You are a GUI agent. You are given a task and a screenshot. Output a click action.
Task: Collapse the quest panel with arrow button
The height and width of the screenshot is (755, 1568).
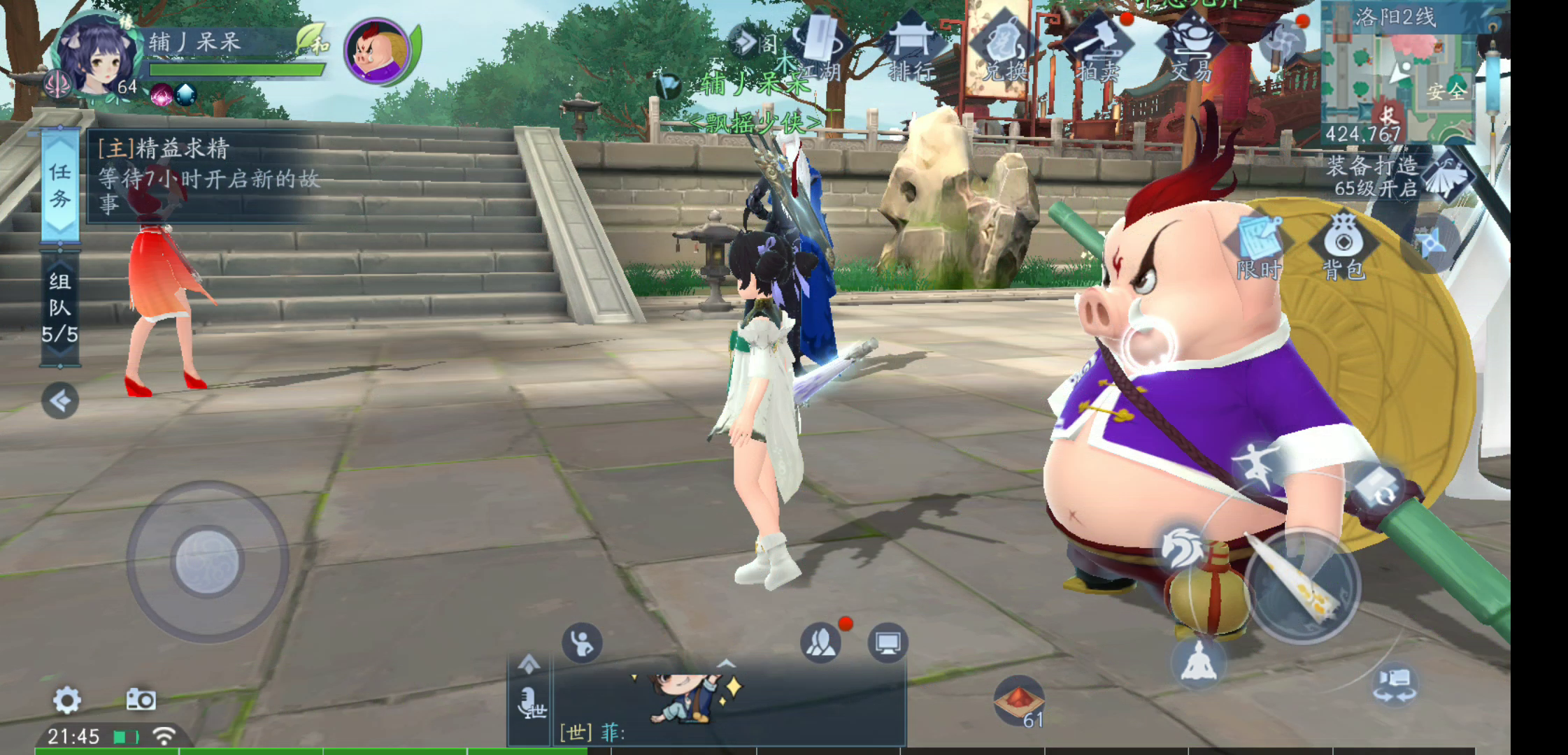[60, 401]
